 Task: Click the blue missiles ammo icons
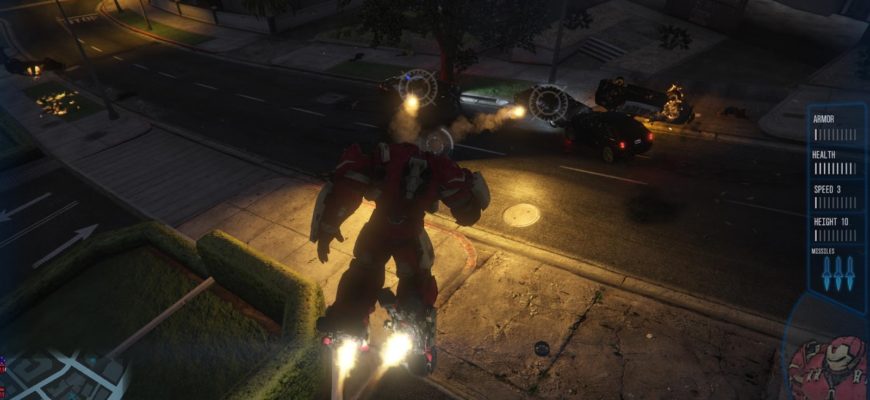[838, 273]
